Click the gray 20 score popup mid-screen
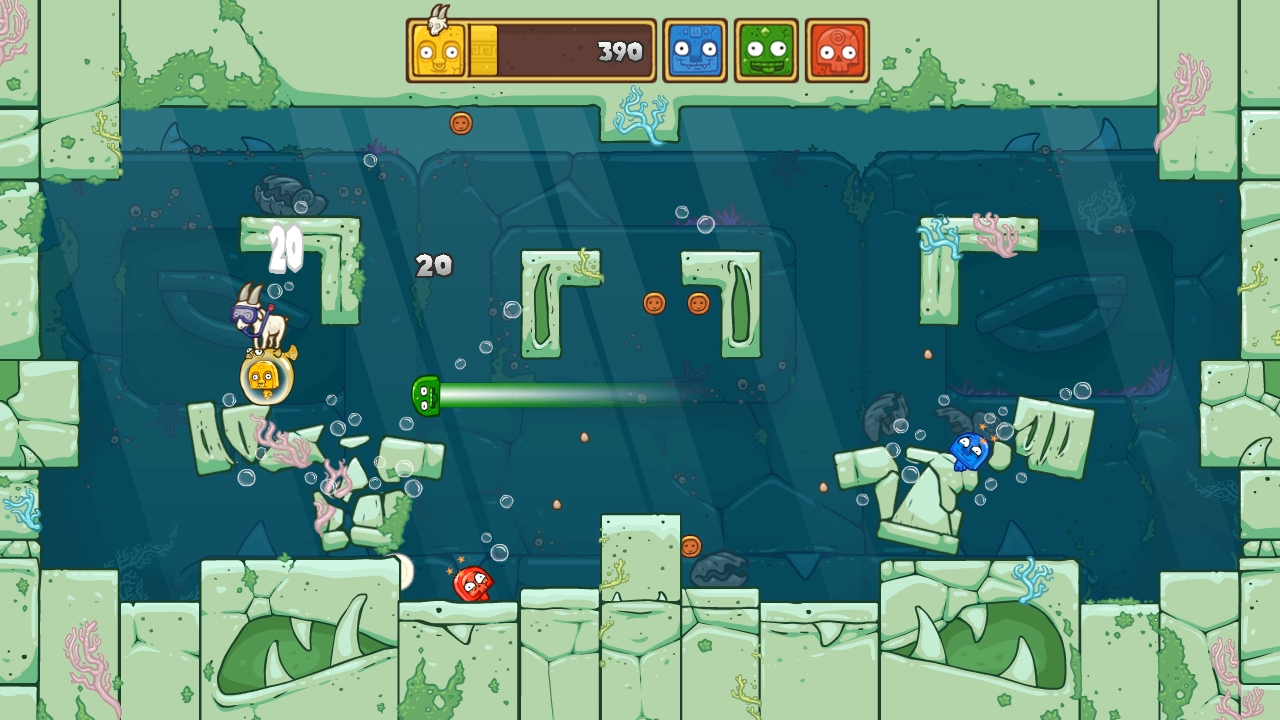This screenshot has height=720, width=1280. tap(432, 266)
